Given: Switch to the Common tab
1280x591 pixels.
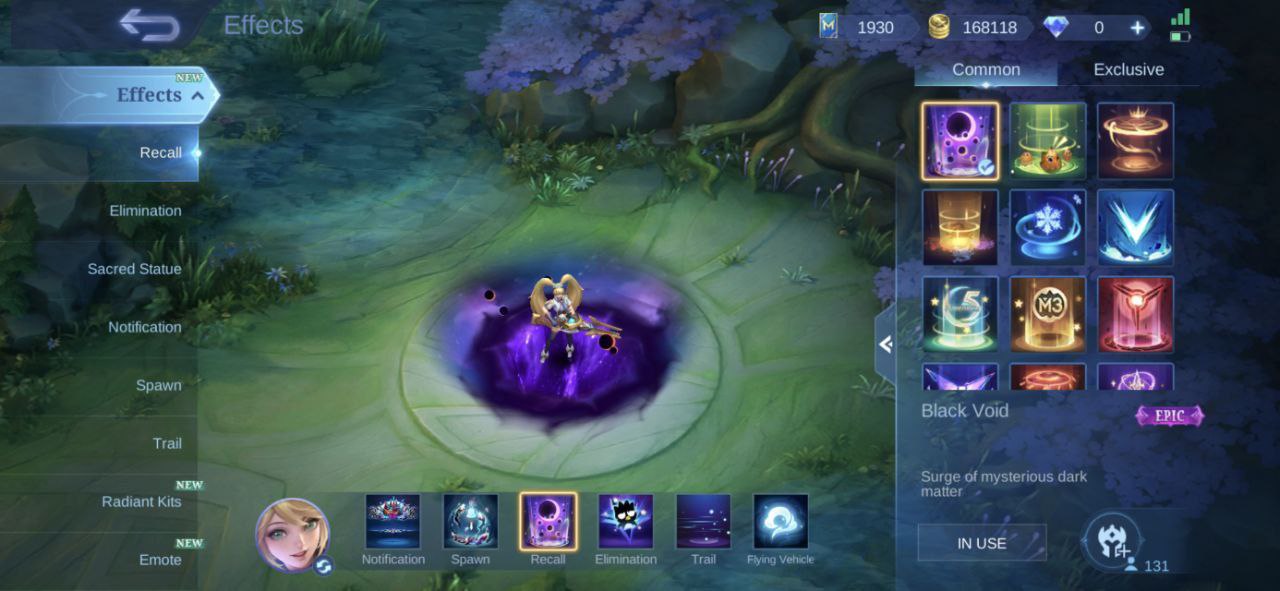Looking at the screenshot, I should pos(986,70).
